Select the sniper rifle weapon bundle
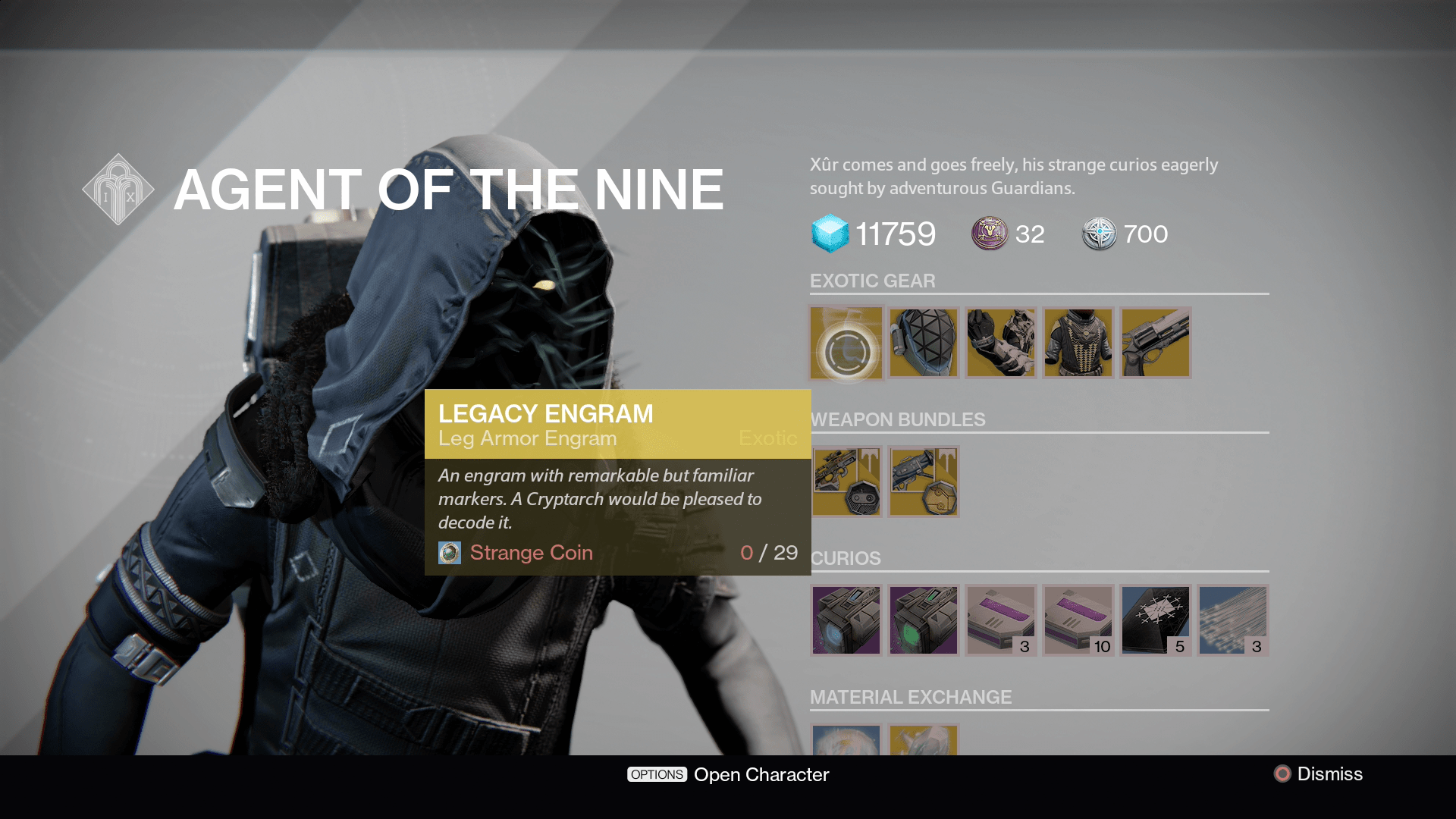The width and height of the screenshot is (1456, 819). point(846,481)
